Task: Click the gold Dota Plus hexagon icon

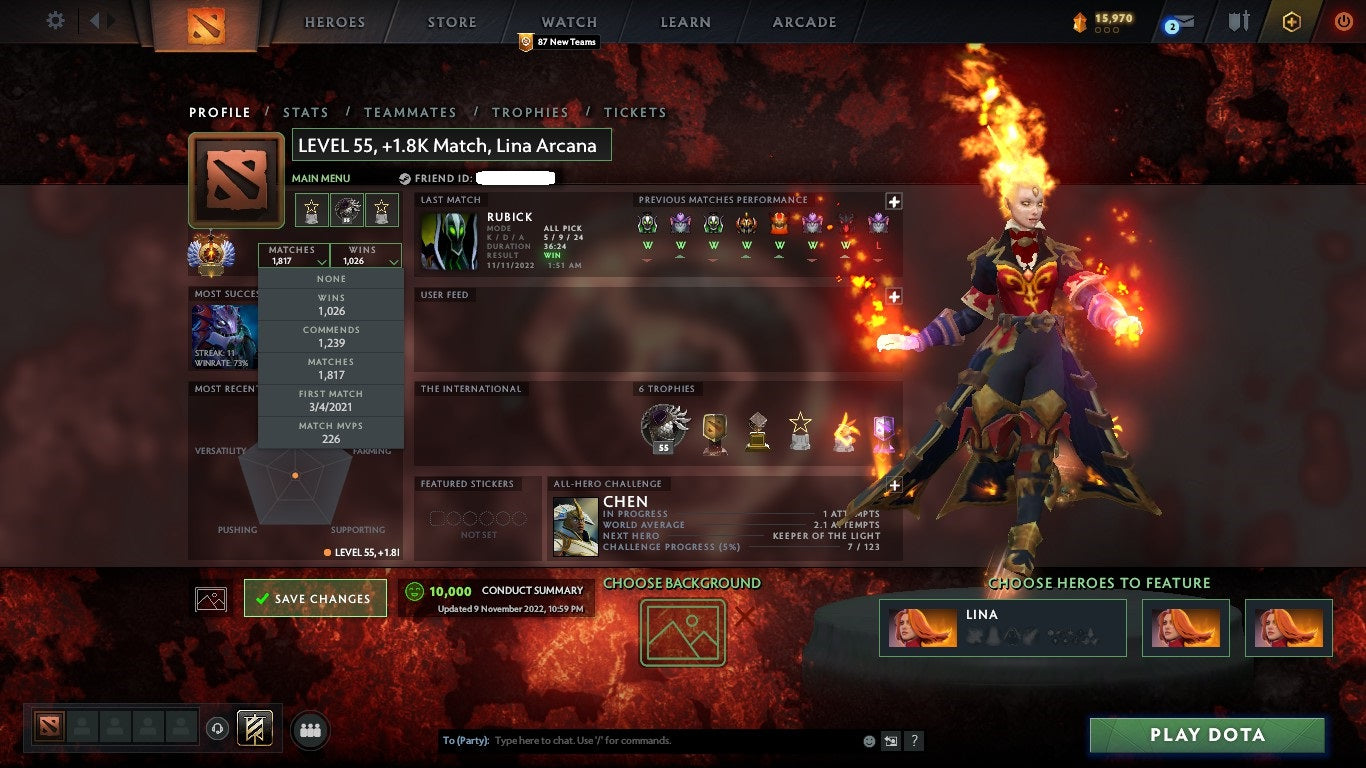Action: tap(1290, 21)
